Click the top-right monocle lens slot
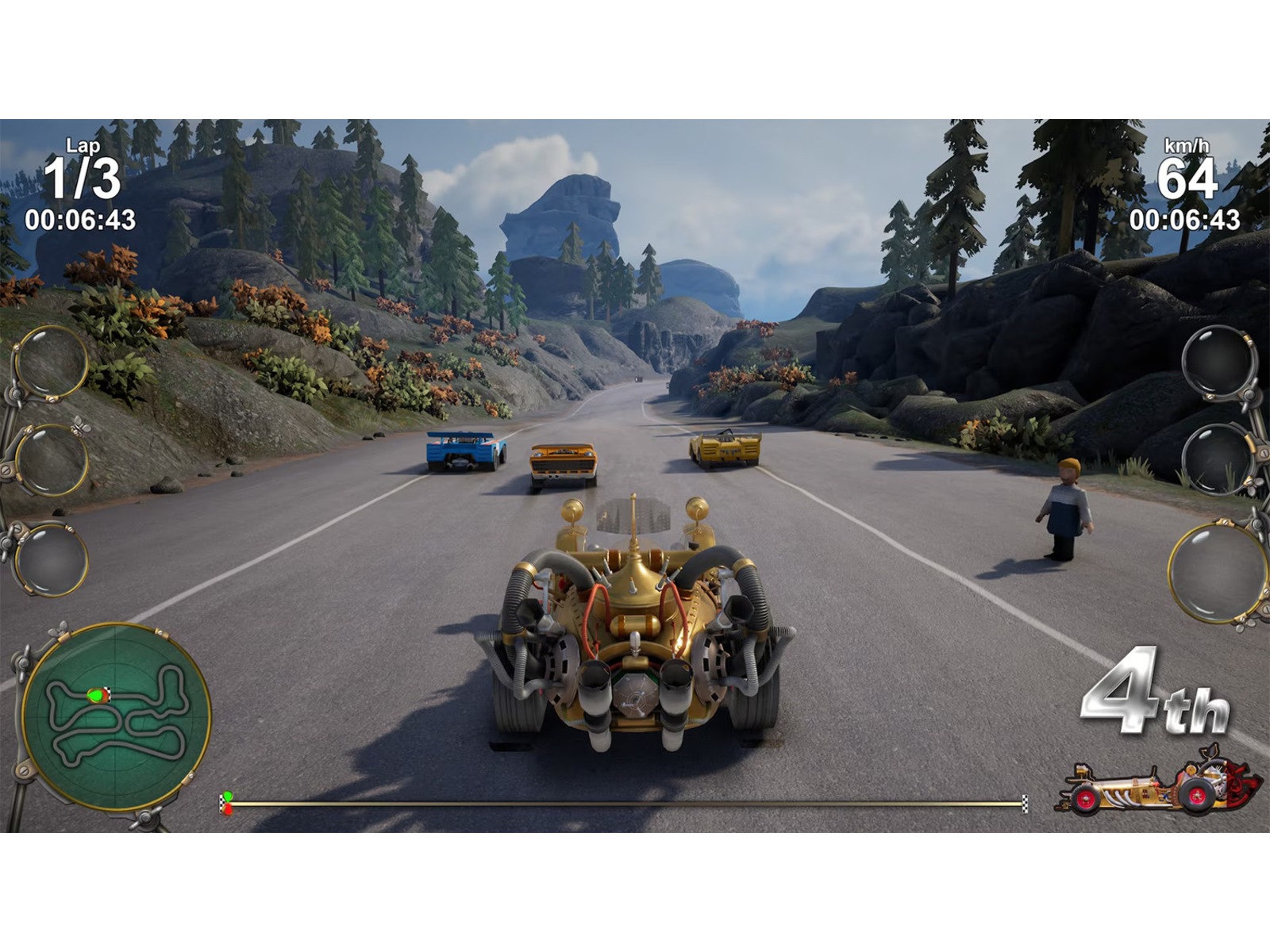The image size is (1270, 952). click(x=1218, y=361)
